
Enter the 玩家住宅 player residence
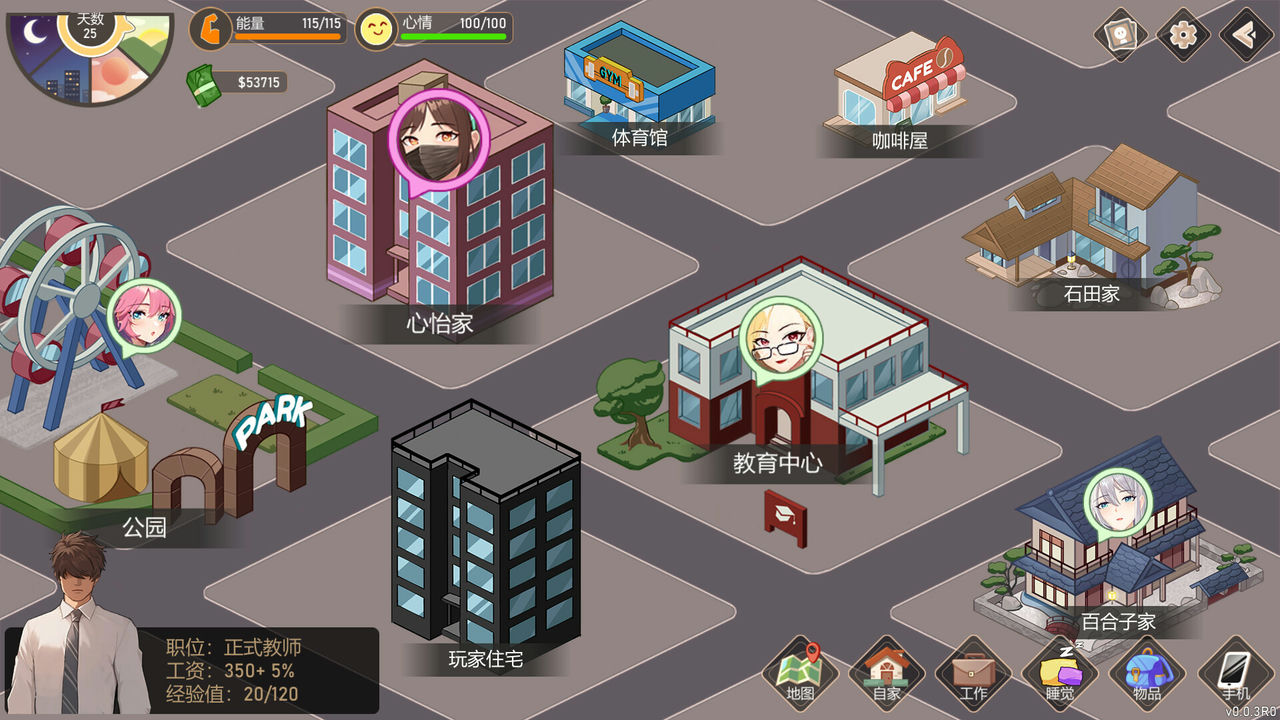click(485, 540)
